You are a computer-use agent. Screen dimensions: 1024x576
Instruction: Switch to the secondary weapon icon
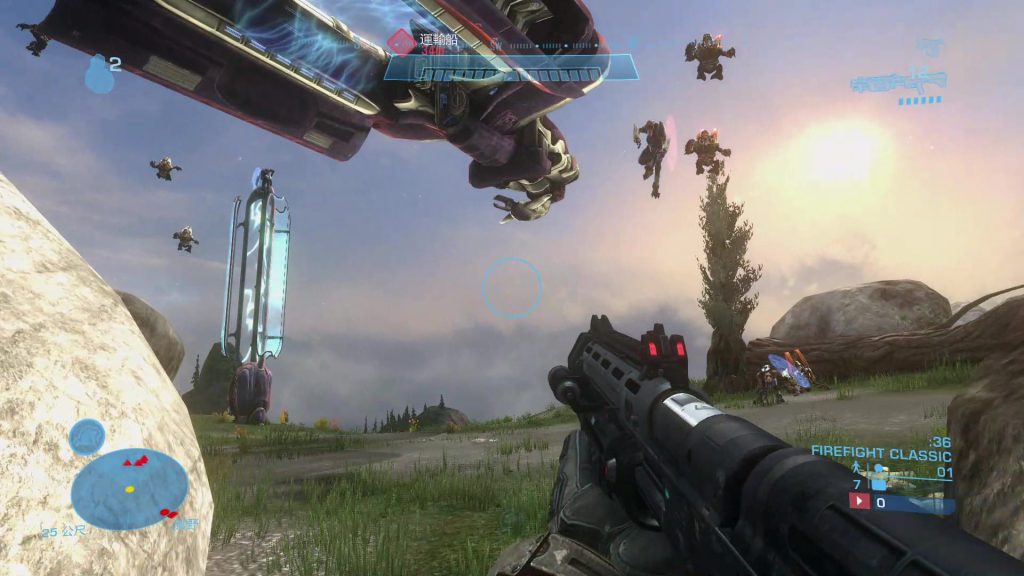[930, 47]
